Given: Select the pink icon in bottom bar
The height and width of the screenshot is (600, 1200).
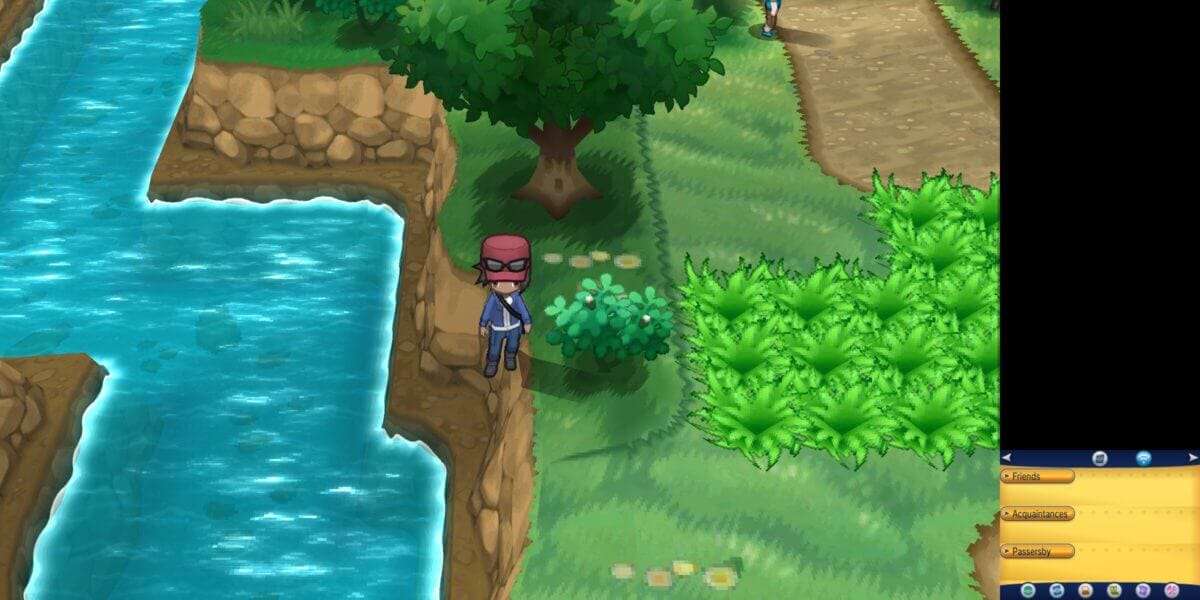Looking at the screenshot, I should pyautogui.click(x=1171, y=591).
